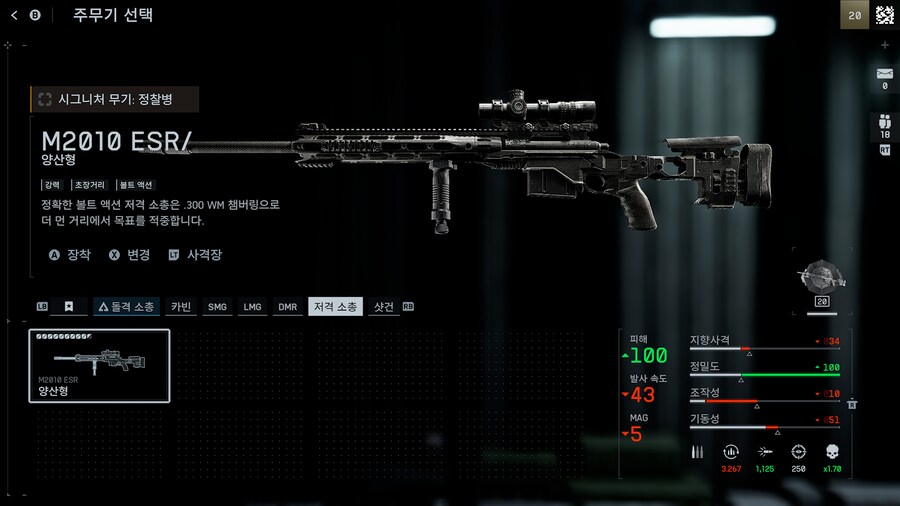Click the player profile avatar
This screenshot has height=506, width=900.
click(884, 15)
